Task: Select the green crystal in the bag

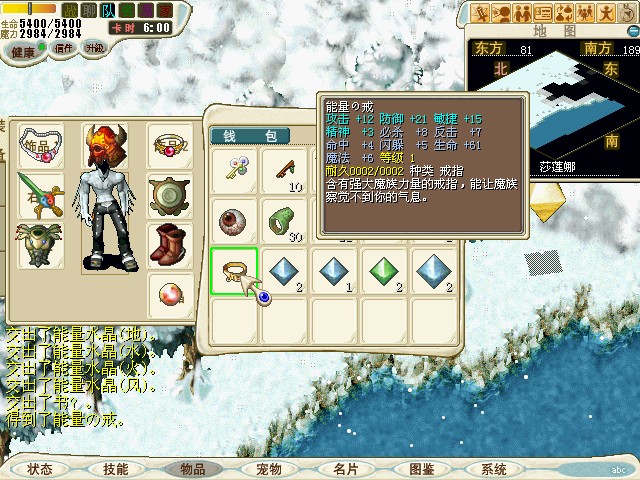Action: coord(385,270)
